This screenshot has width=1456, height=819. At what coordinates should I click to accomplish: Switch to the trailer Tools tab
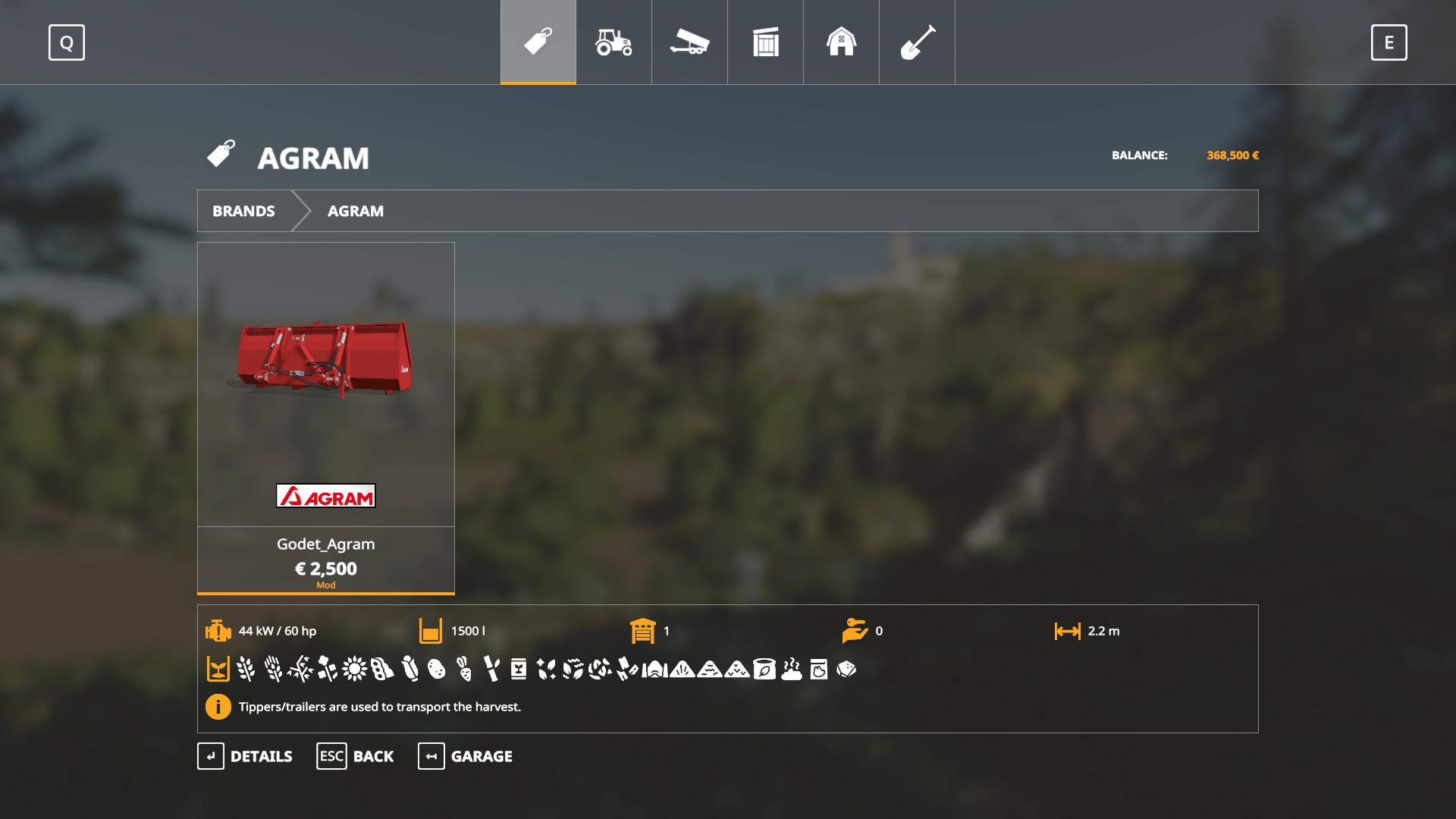[x=689, y=42]
